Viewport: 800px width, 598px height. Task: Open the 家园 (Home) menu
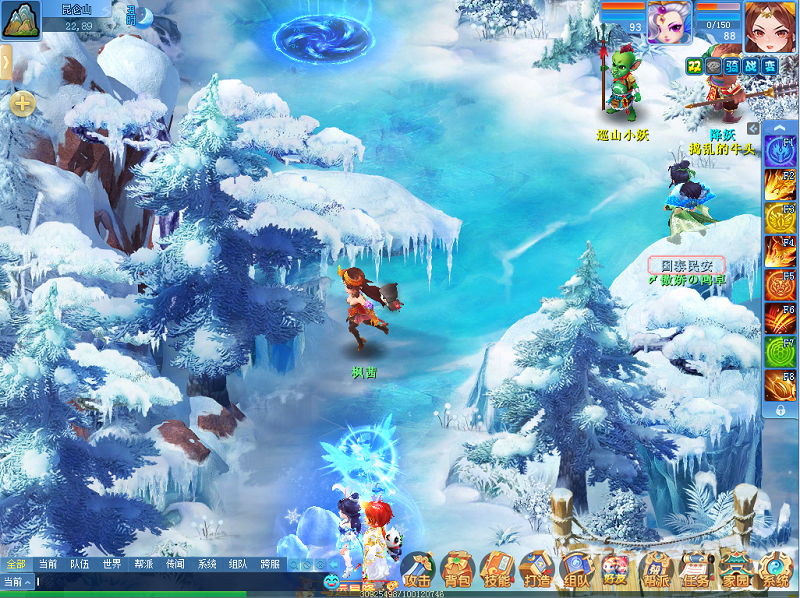coord(735,570)
